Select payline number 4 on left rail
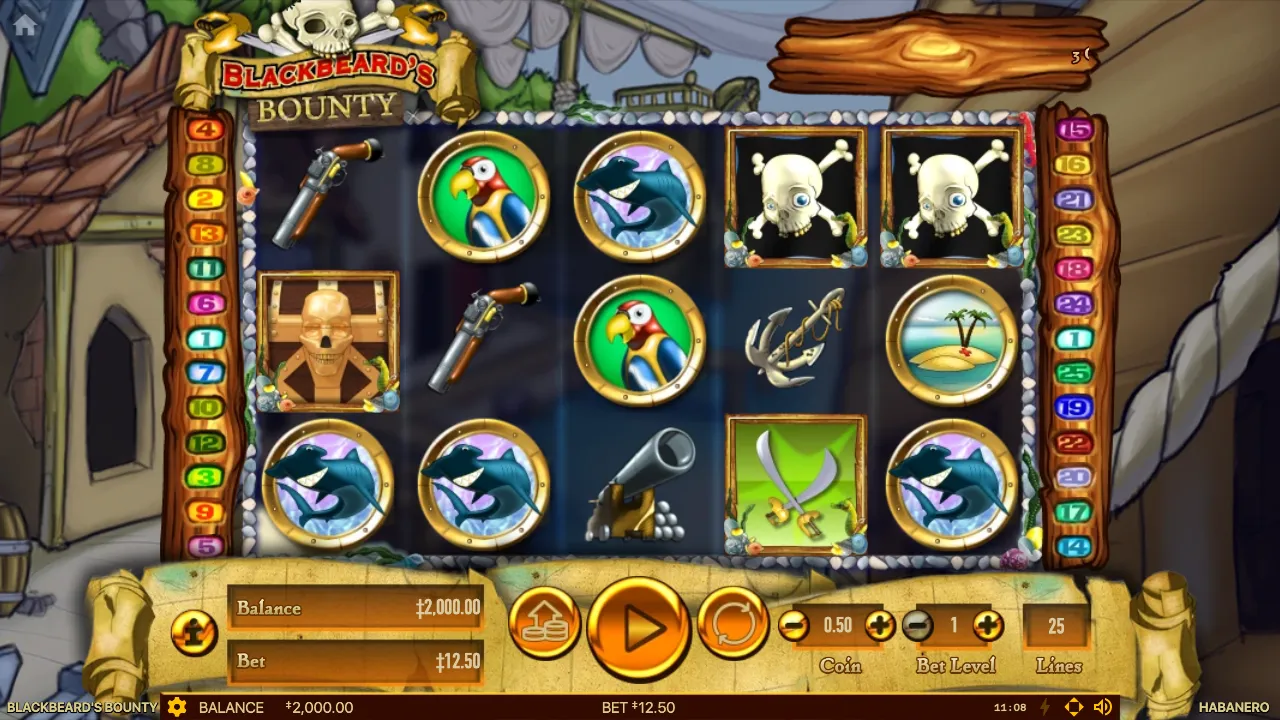Viewport: 1280px width, 720px height. click(204, 129)
